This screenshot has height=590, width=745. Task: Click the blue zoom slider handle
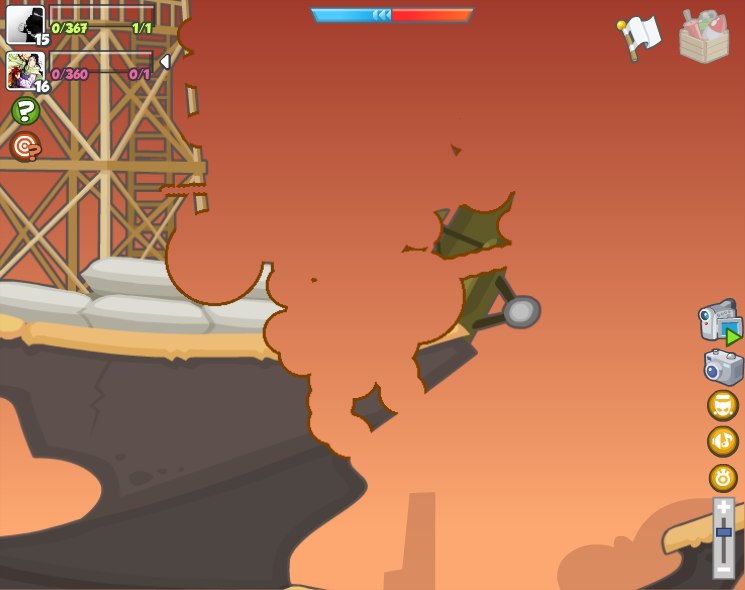click(x=723, y=532)
